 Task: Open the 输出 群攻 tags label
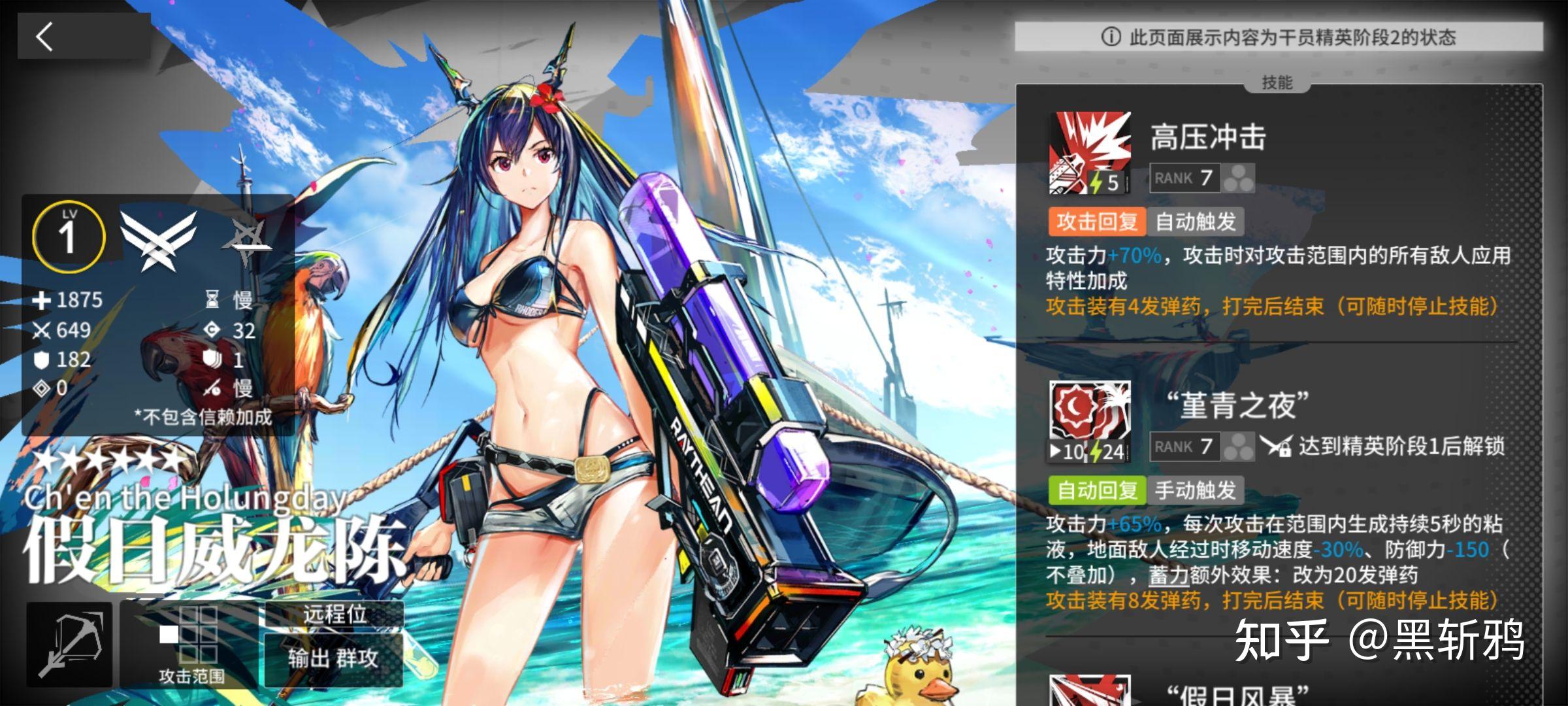pyautogui.click(x=334, y=658)
